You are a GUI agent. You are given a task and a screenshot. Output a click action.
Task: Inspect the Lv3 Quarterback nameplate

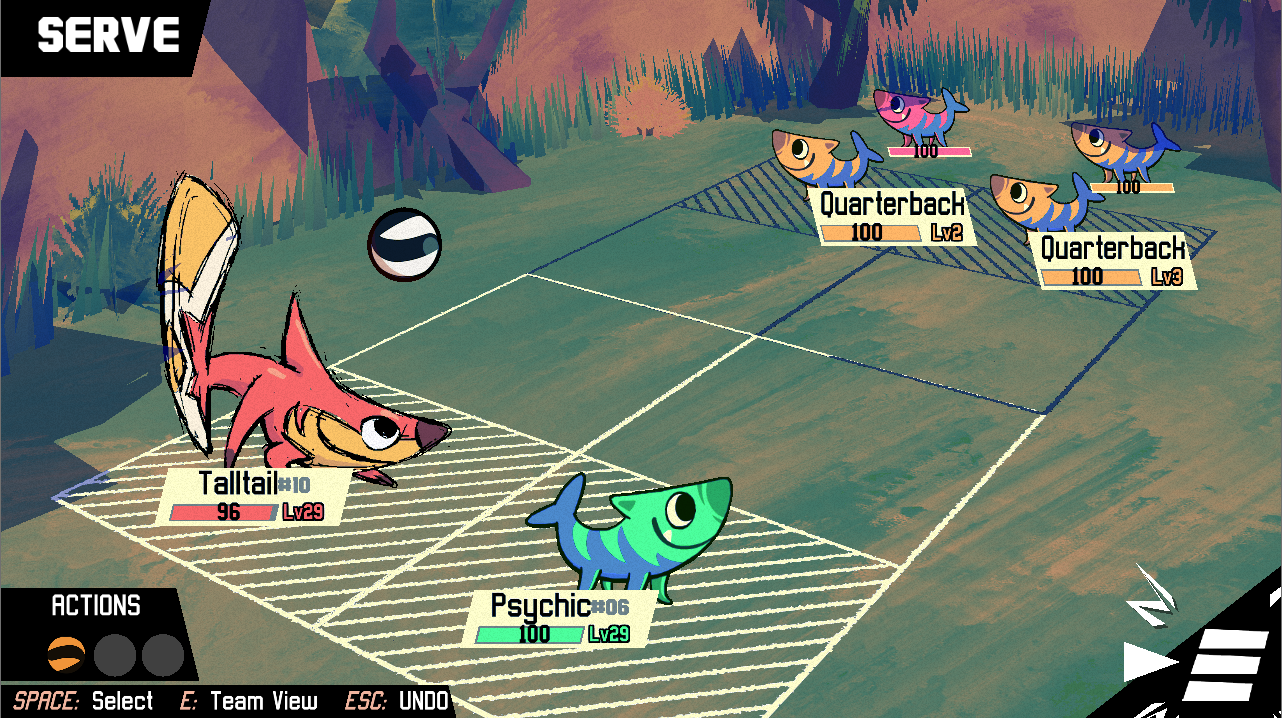point(1113,262)
